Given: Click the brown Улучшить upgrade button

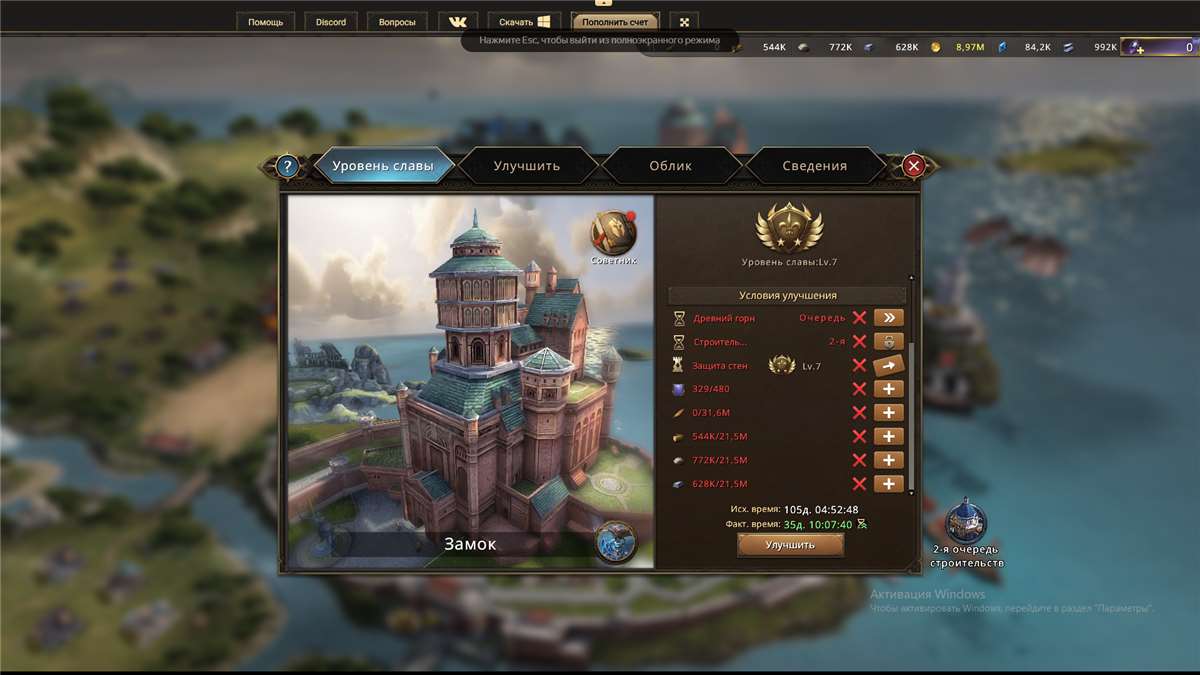Looking at the screenshot, I should pyautogui.click(x=790, y=545).
